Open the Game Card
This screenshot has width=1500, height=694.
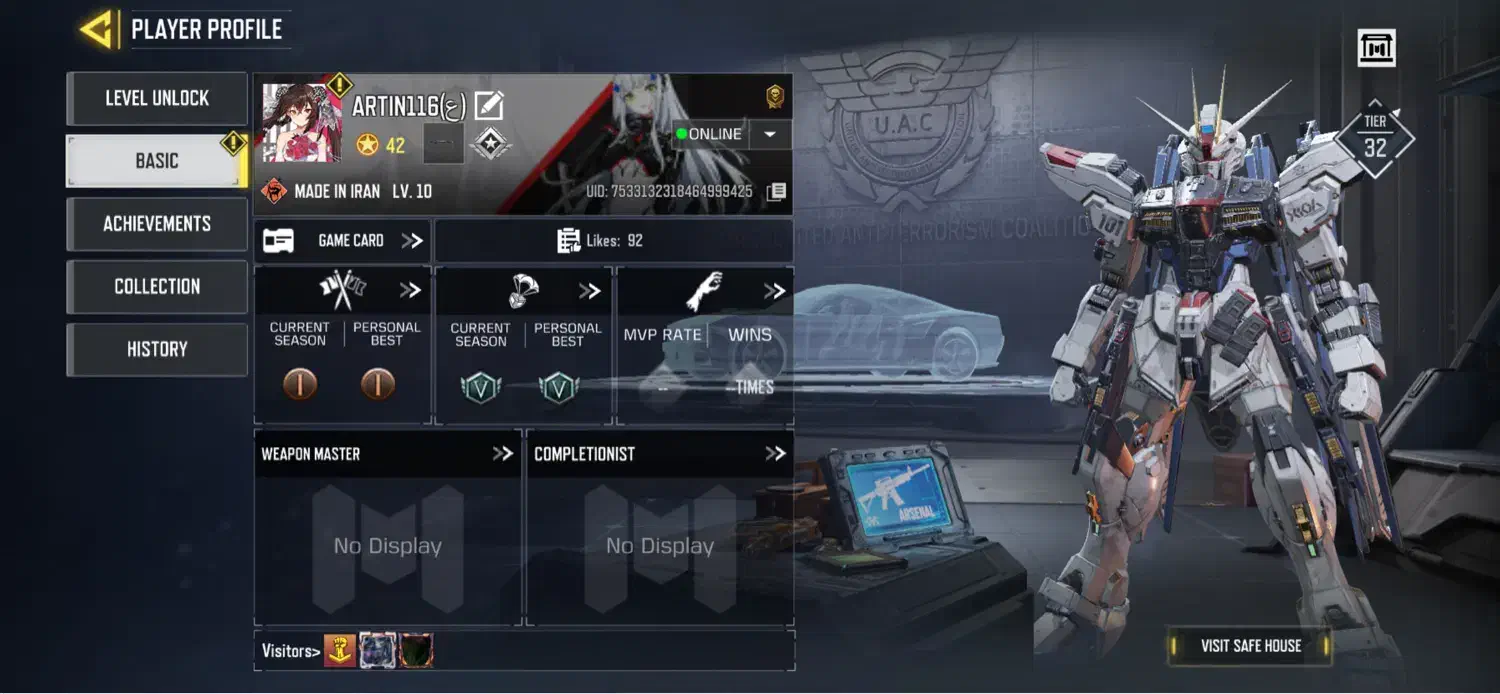[342, 241]
